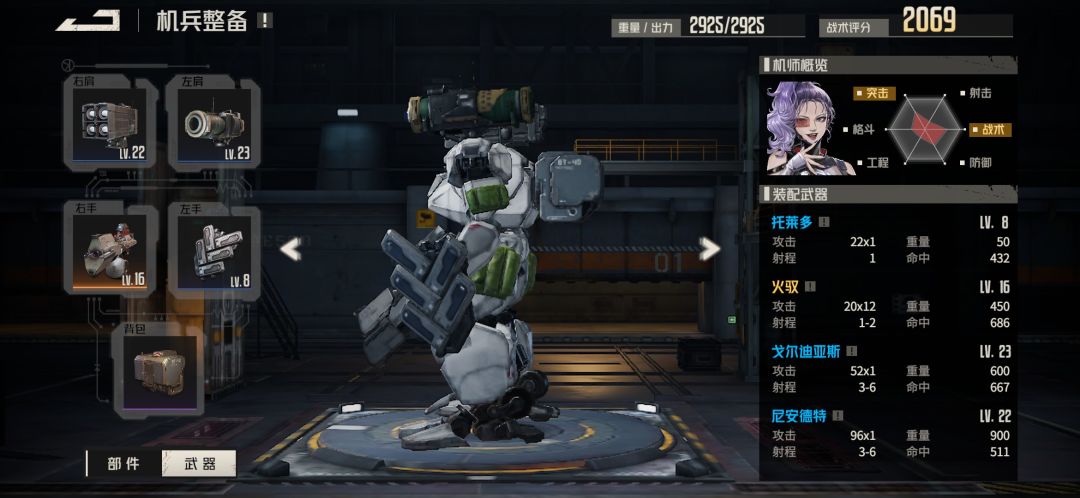1080x498 pixels.
Task: Show info for 尼安德特 weapon
Action: [x=838, y=416]
